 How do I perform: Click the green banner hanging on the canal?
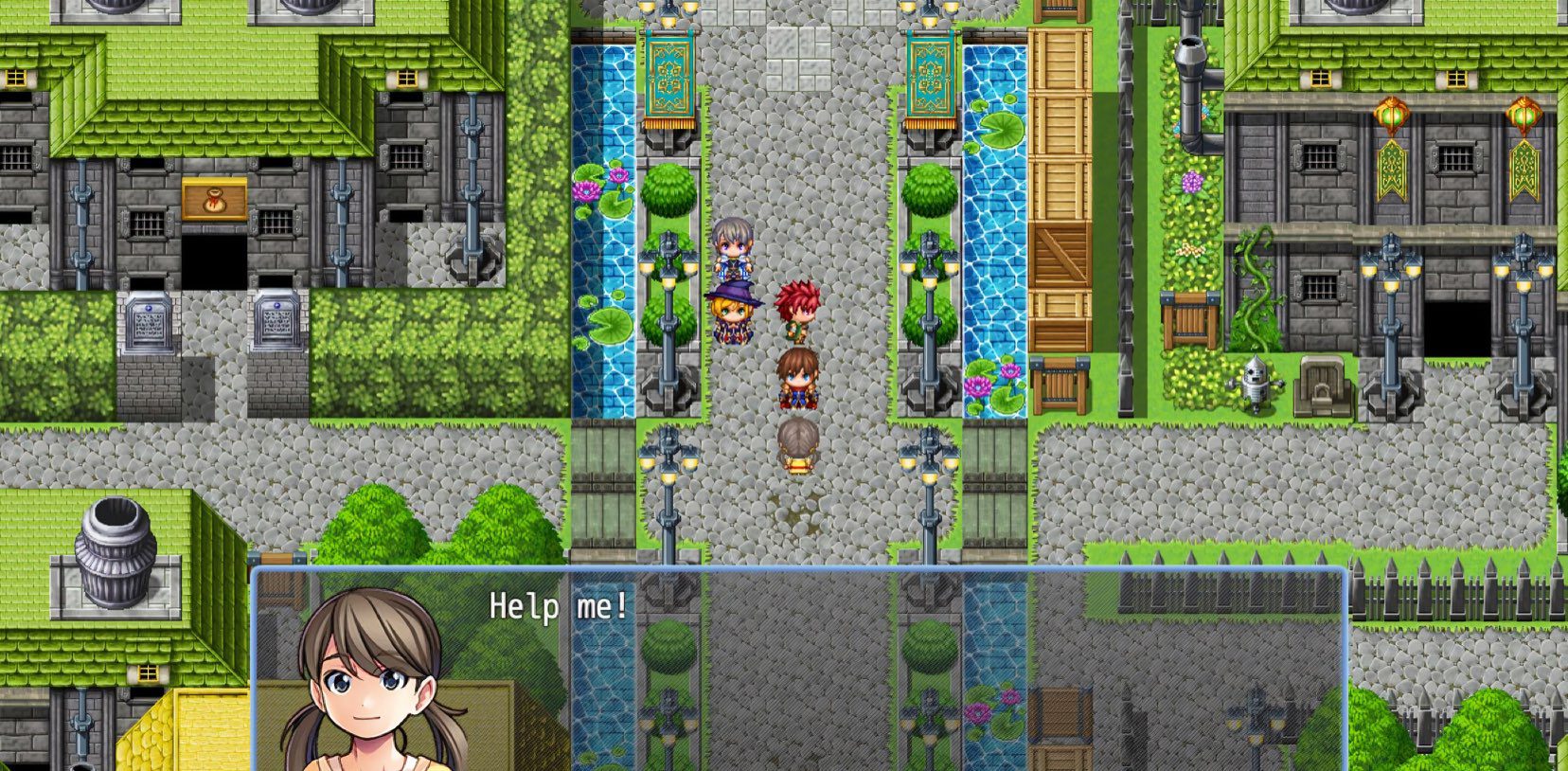pos(667,76)
